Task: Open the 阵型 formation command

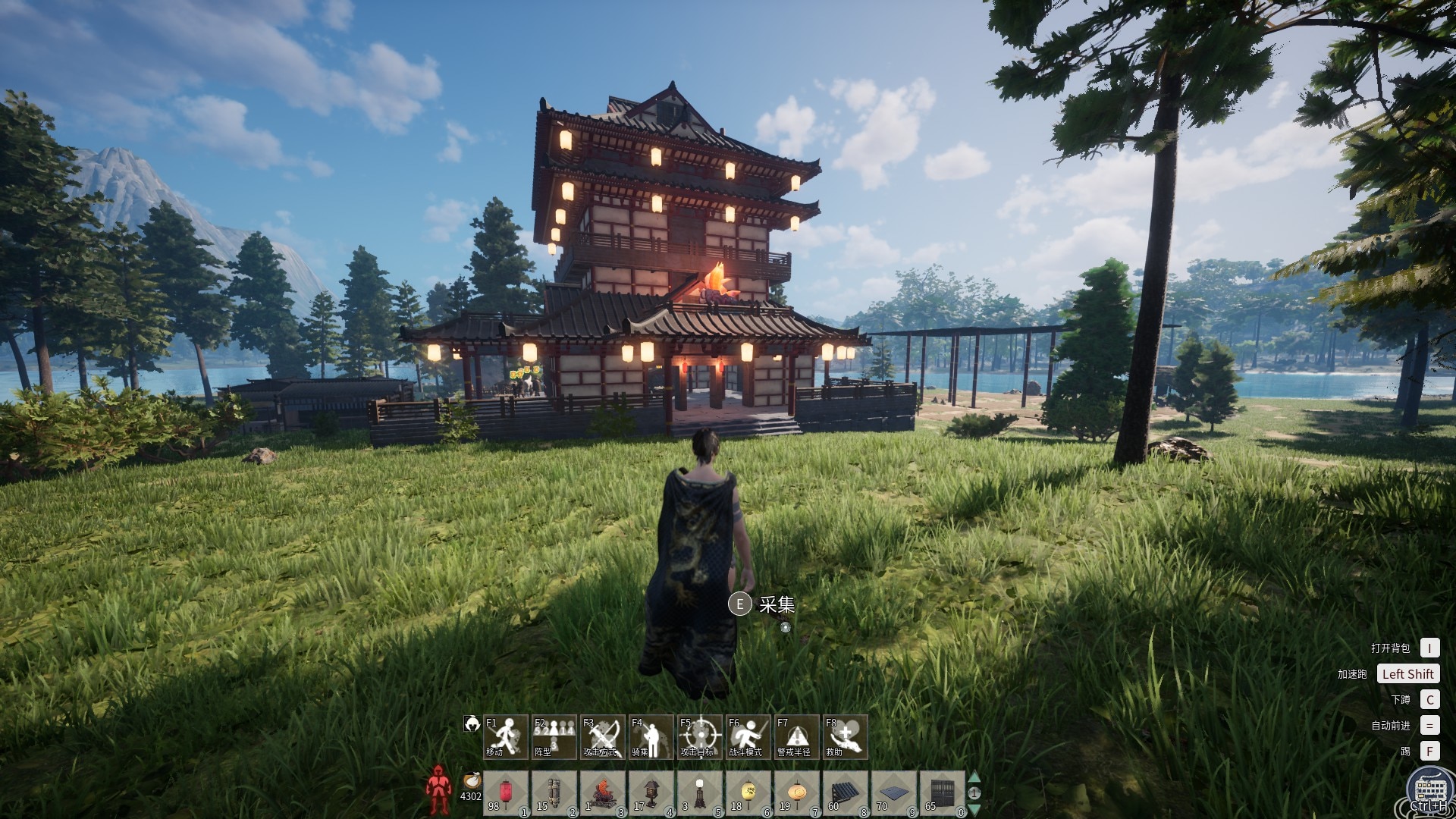Action: point(554,736)
